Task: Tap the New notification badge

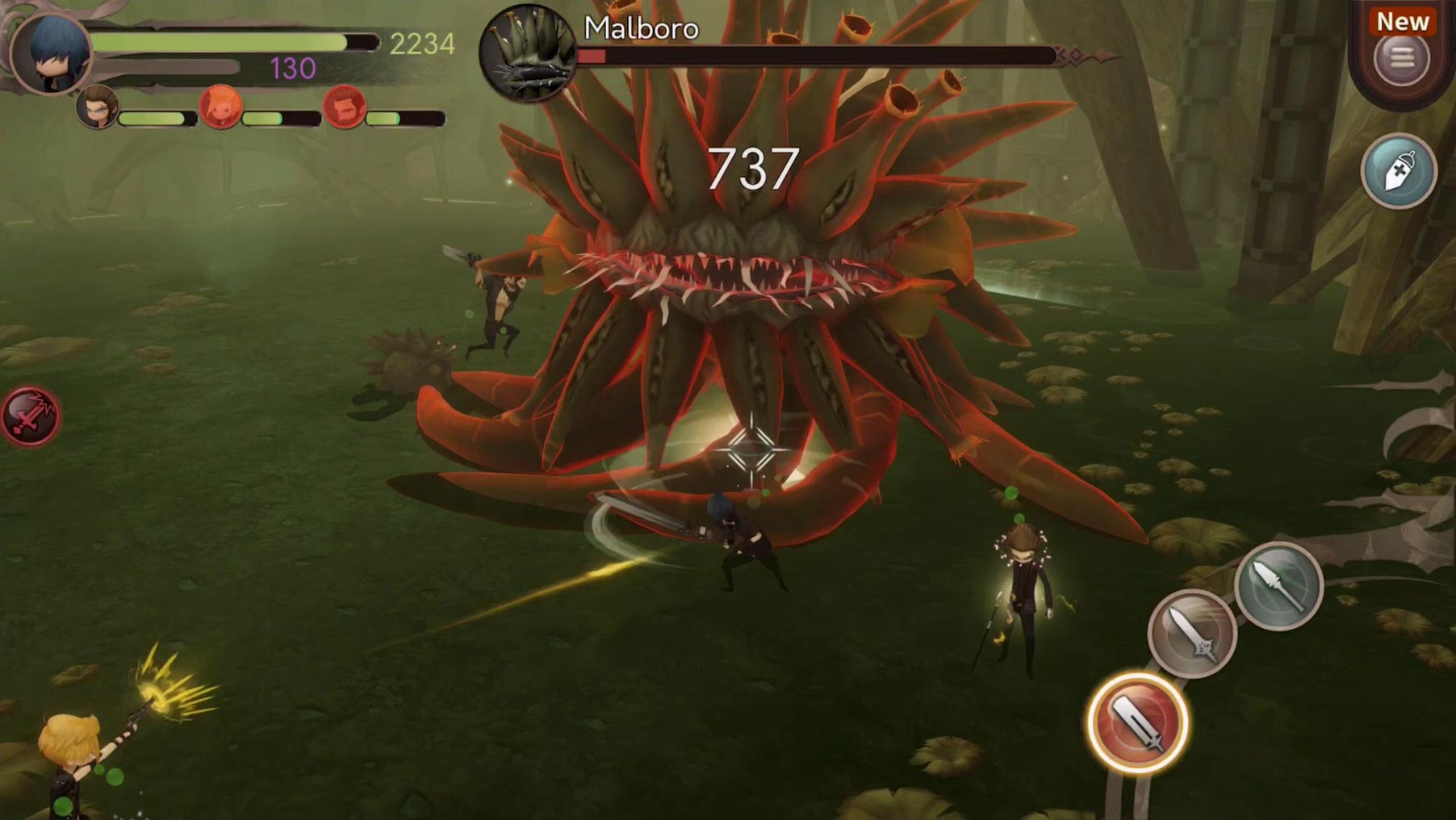Action: click(1403, 22)
